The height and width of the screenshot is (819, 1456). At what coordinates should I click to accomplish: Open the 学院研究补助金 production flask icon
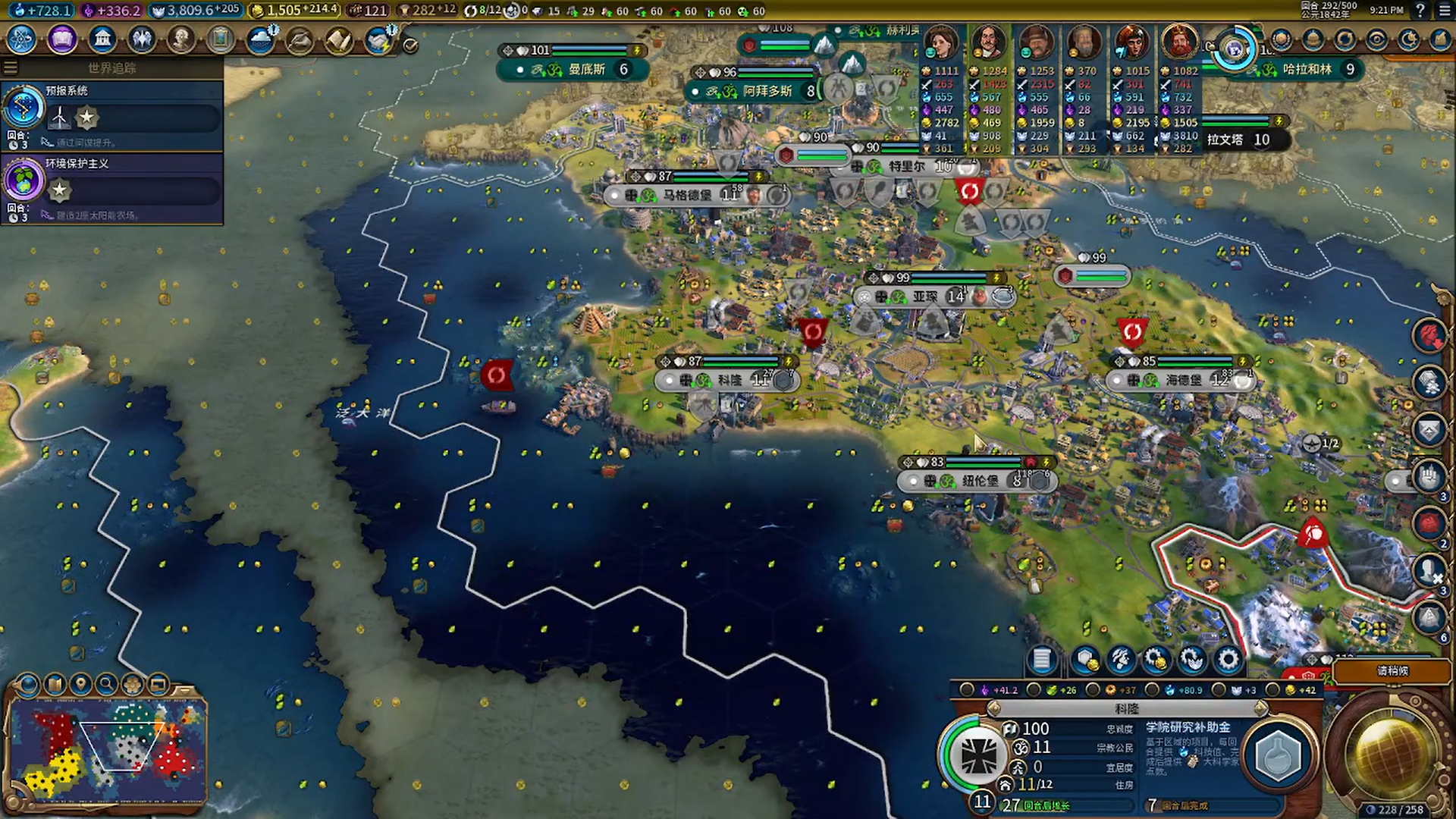click(1279, 756)
